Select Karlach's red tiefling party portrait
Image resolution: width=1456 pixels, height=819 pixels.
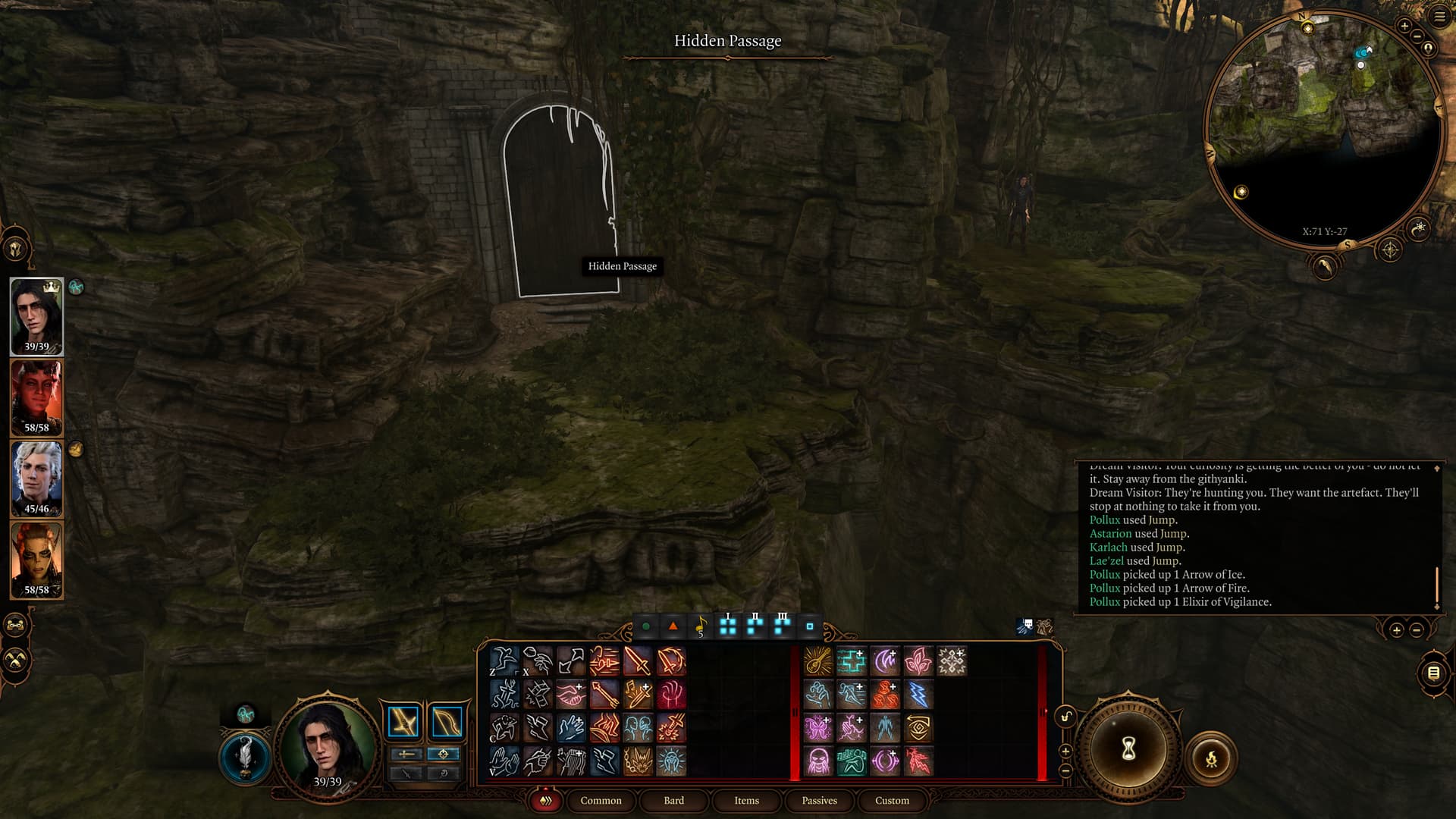(36, 397)
